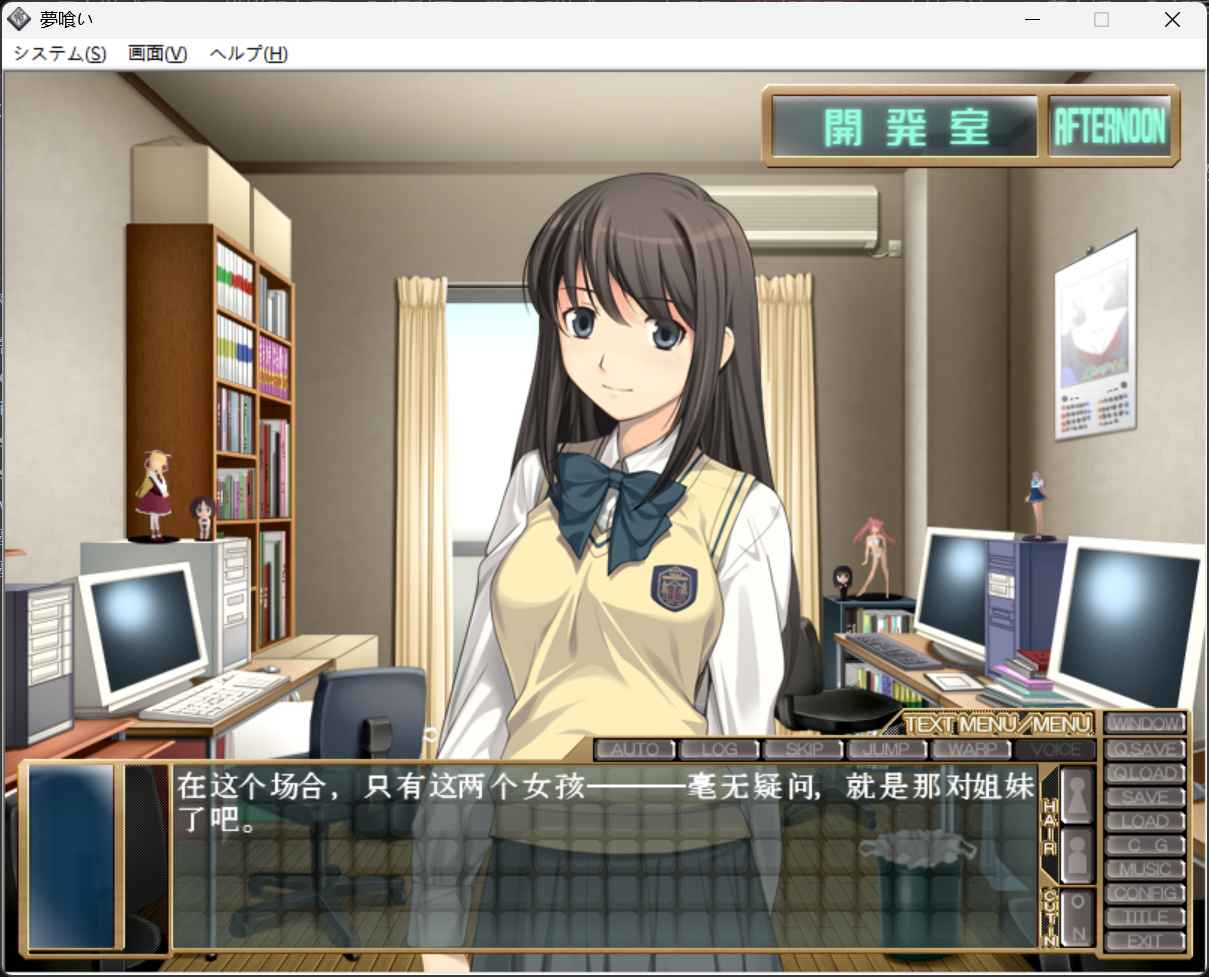The height and width of the screenshot is (977, 1209).
Task: Click the JUMP button
Action: click(887, 749)
